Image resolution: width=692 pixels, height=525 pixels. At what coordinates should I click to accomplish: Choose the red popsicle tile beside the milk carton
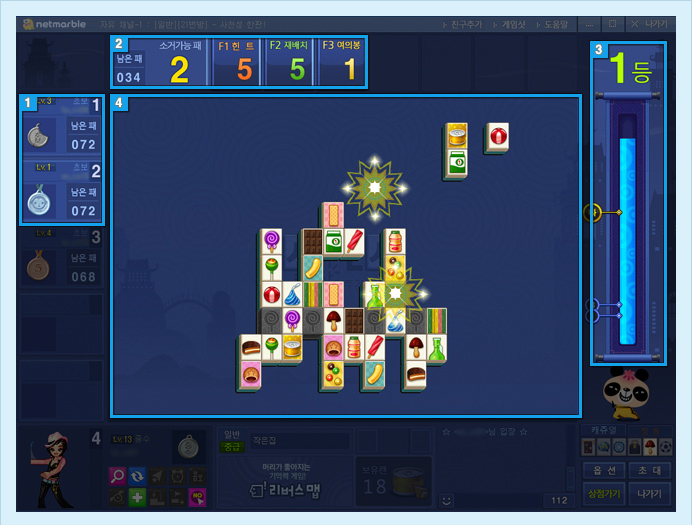pos(356,241)
